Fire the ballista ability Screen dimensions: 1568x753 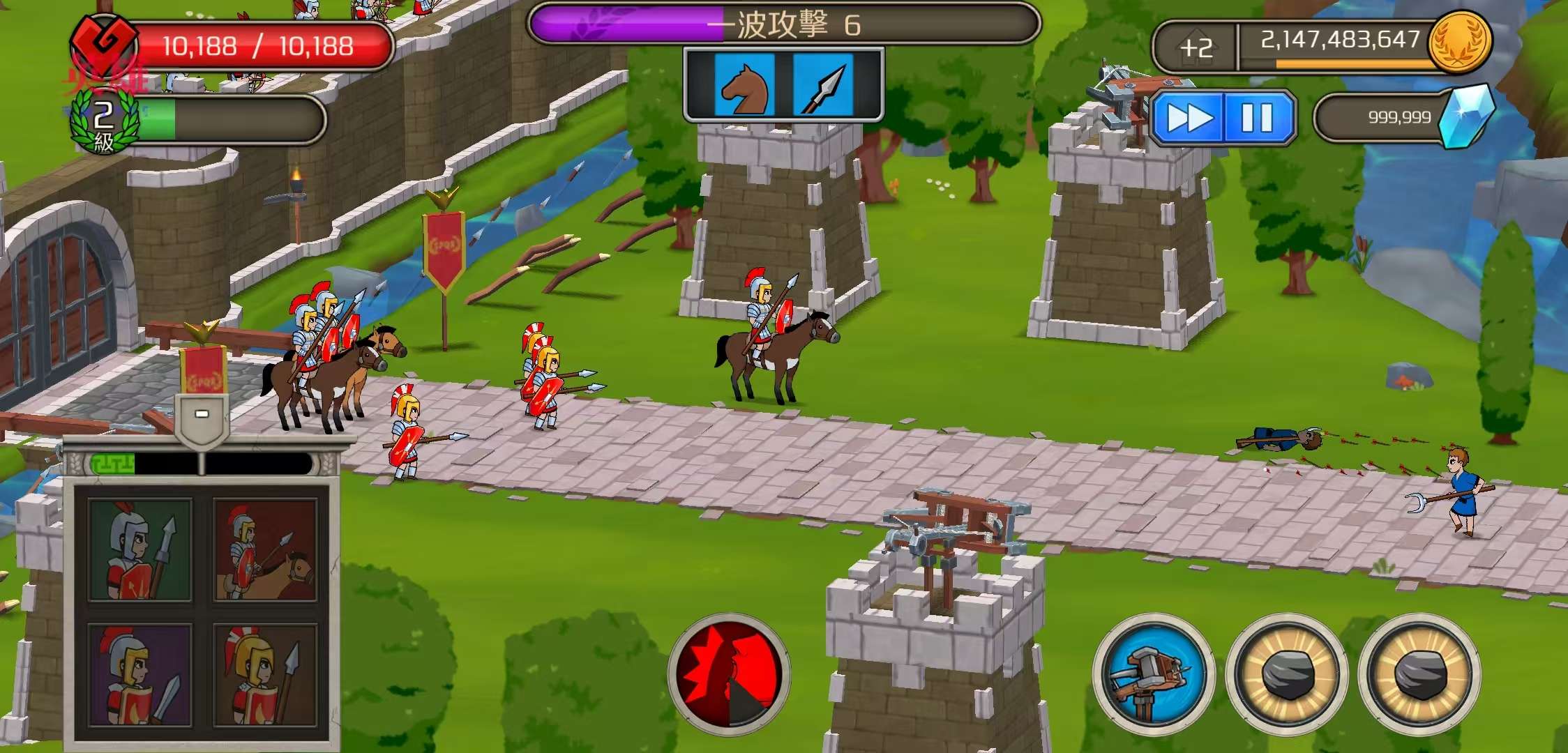pyautogui.click(x=1152, y=674)
